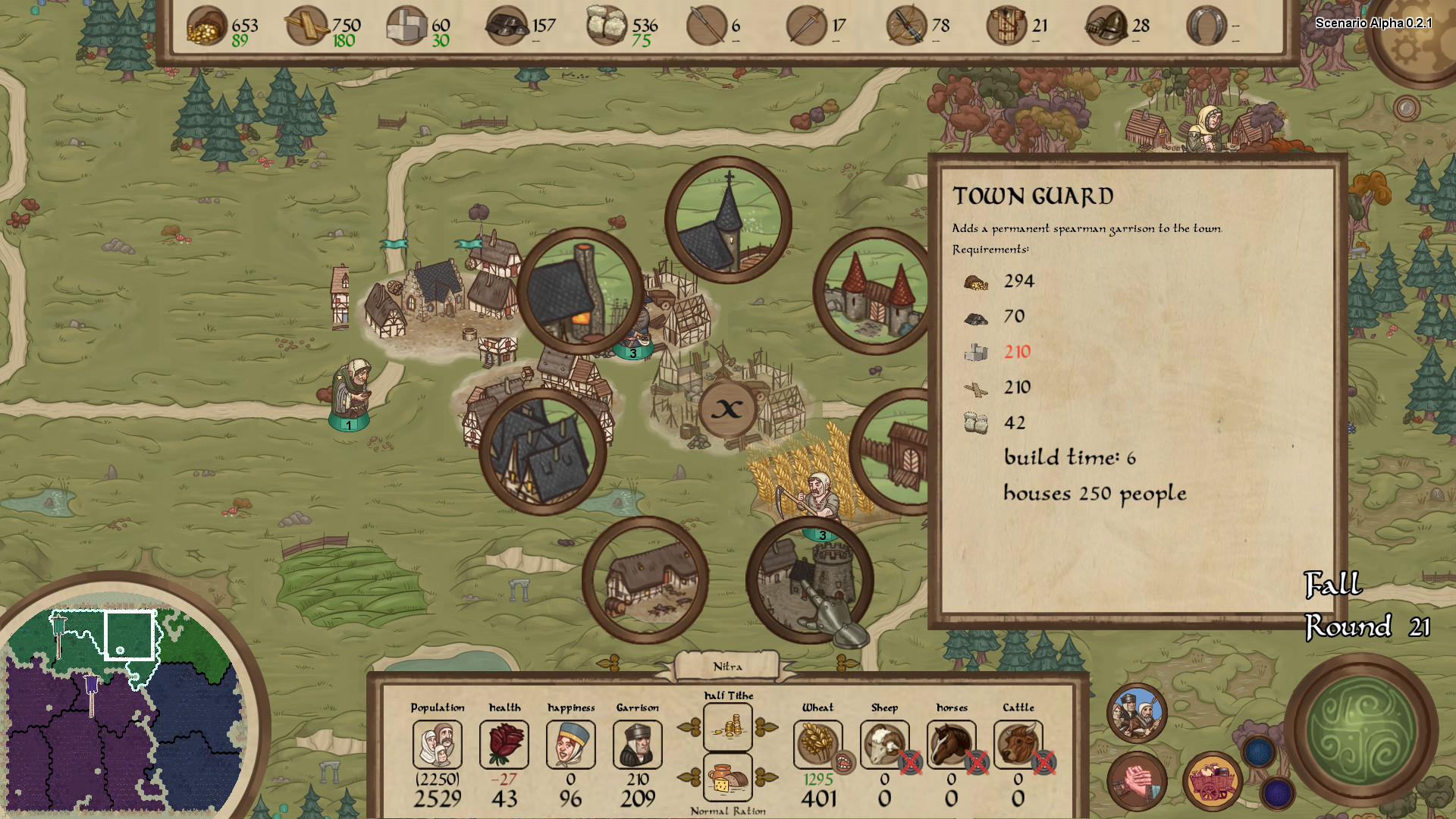
Task: Open trade using the cart icon
Action: click(x=1212, y=781)
